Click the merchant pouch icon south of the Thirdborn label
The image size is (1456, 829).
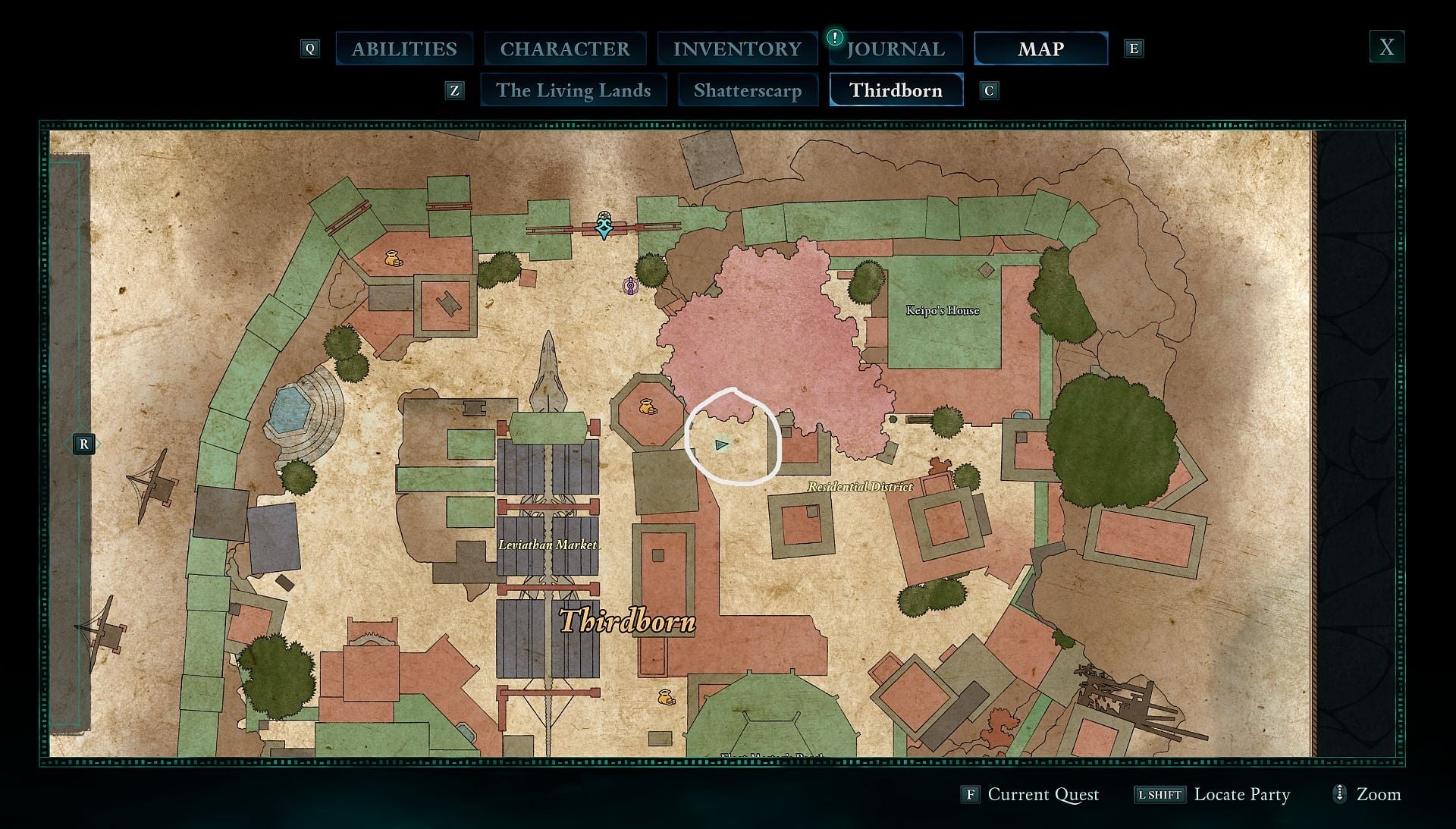click(x=666, y=695)
